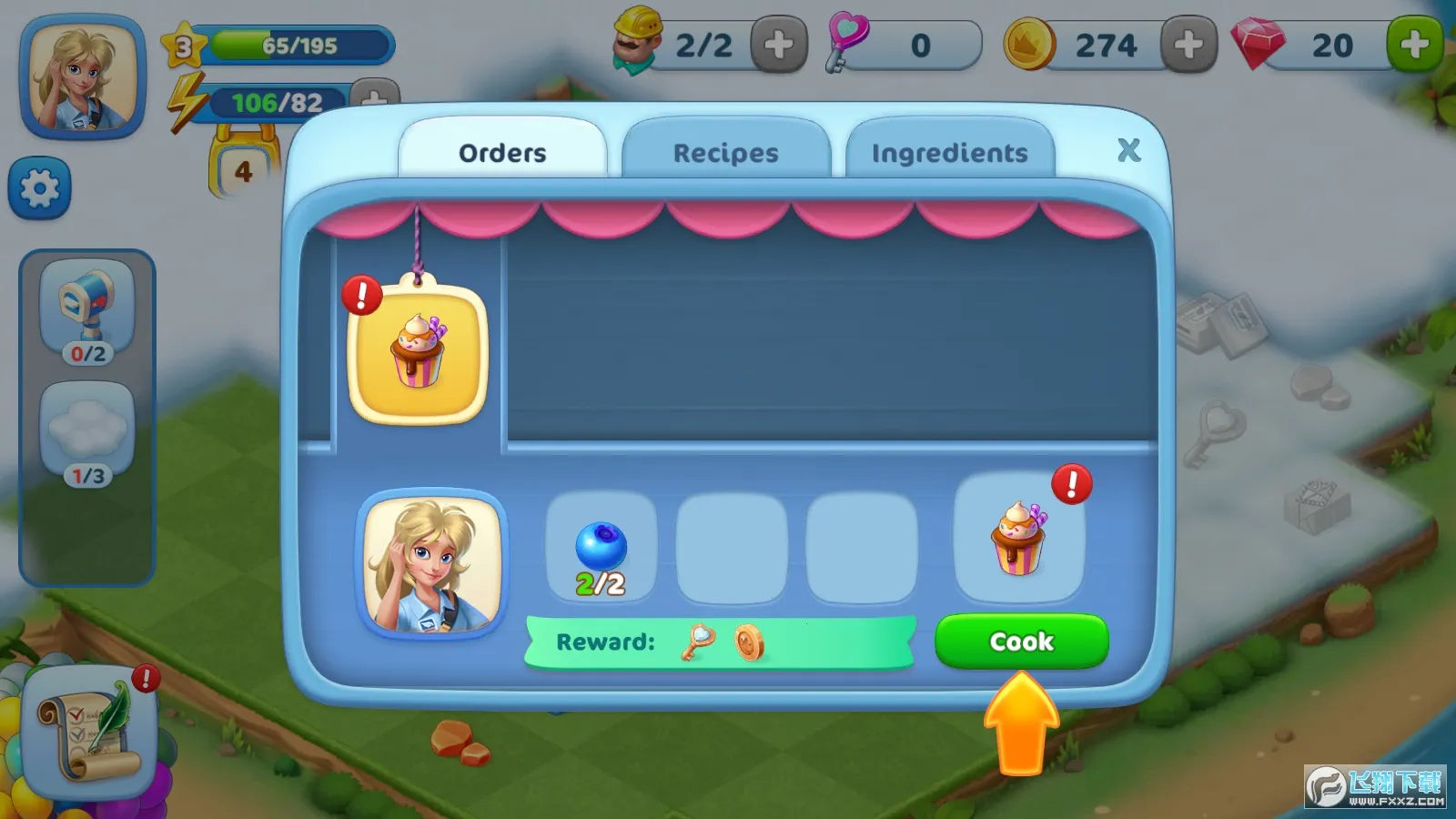1456x819 pixels.
Task: Click the heart key counter icon
Action: pos(842,44)
